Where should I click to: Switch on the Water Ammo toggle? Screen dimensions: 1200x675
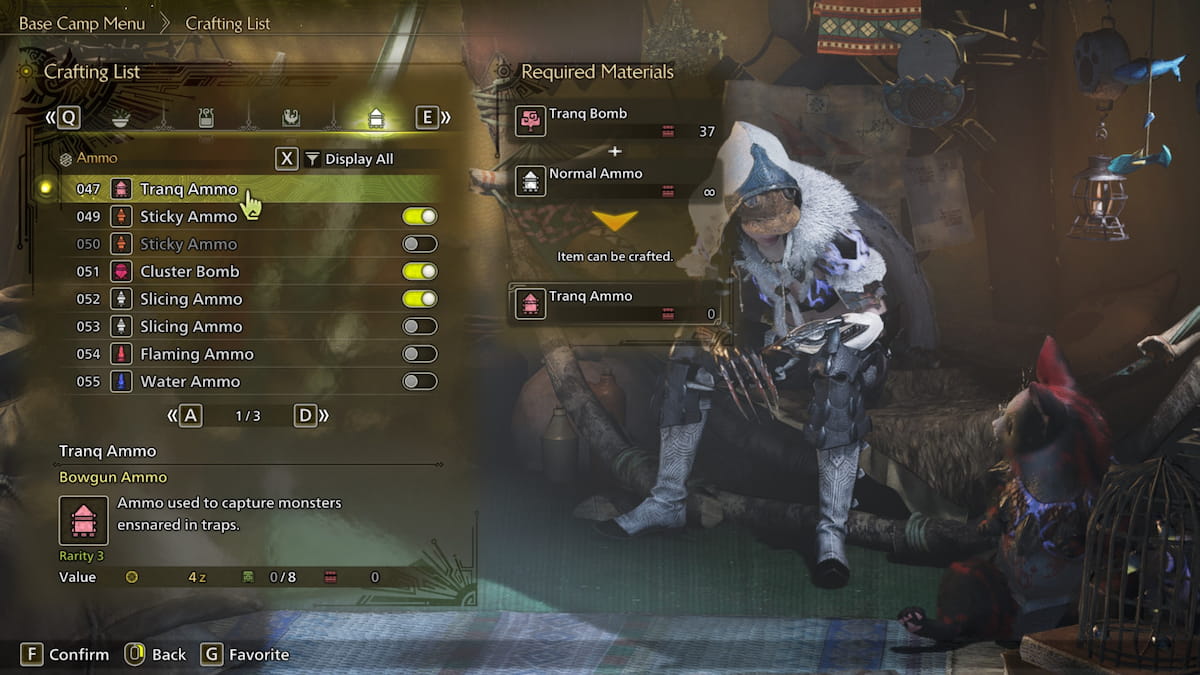click(419, 381)
